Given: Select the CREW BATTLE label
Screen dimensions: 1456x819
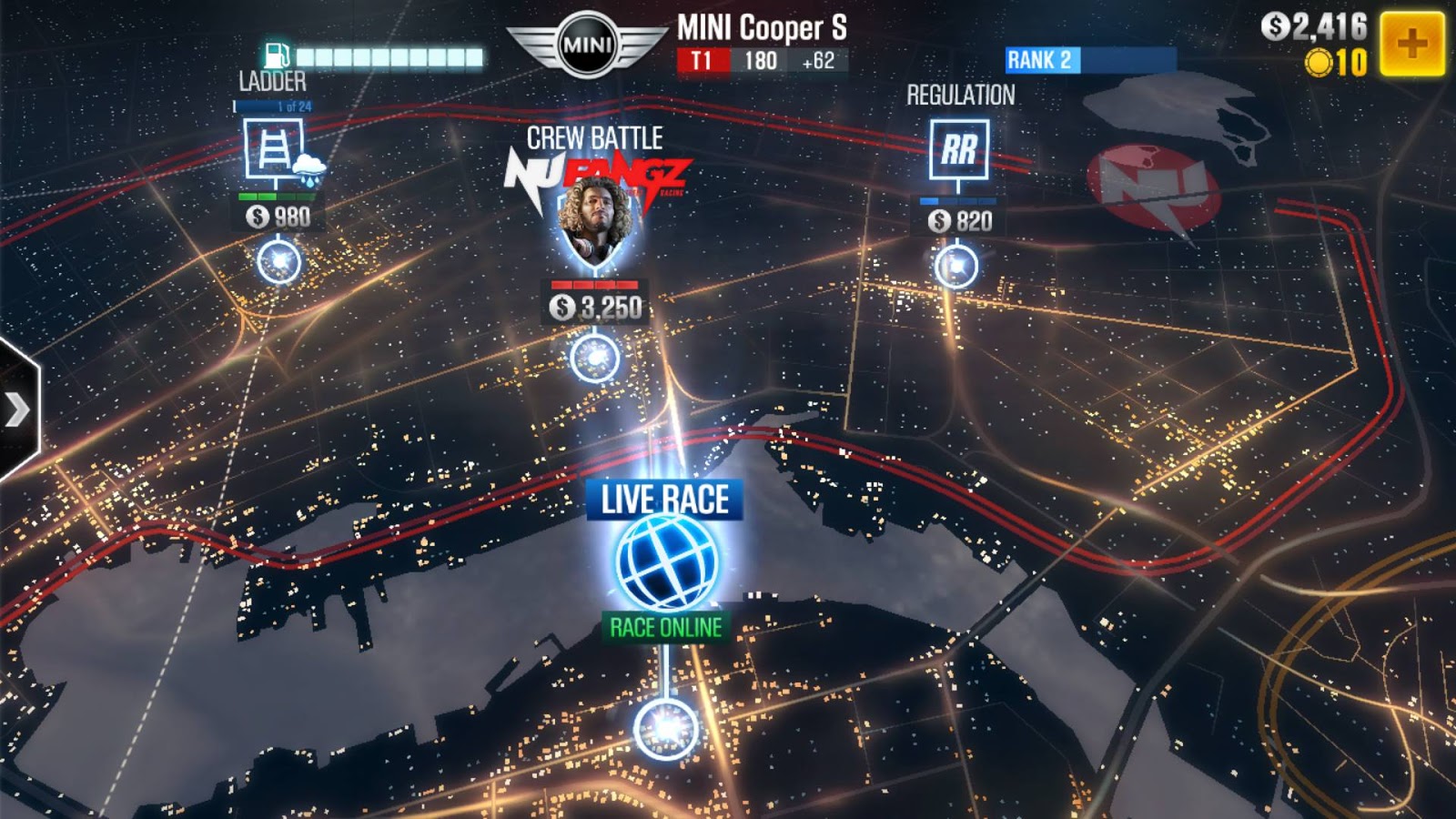Looking at the screenshot, I should [x=596, y=139].
